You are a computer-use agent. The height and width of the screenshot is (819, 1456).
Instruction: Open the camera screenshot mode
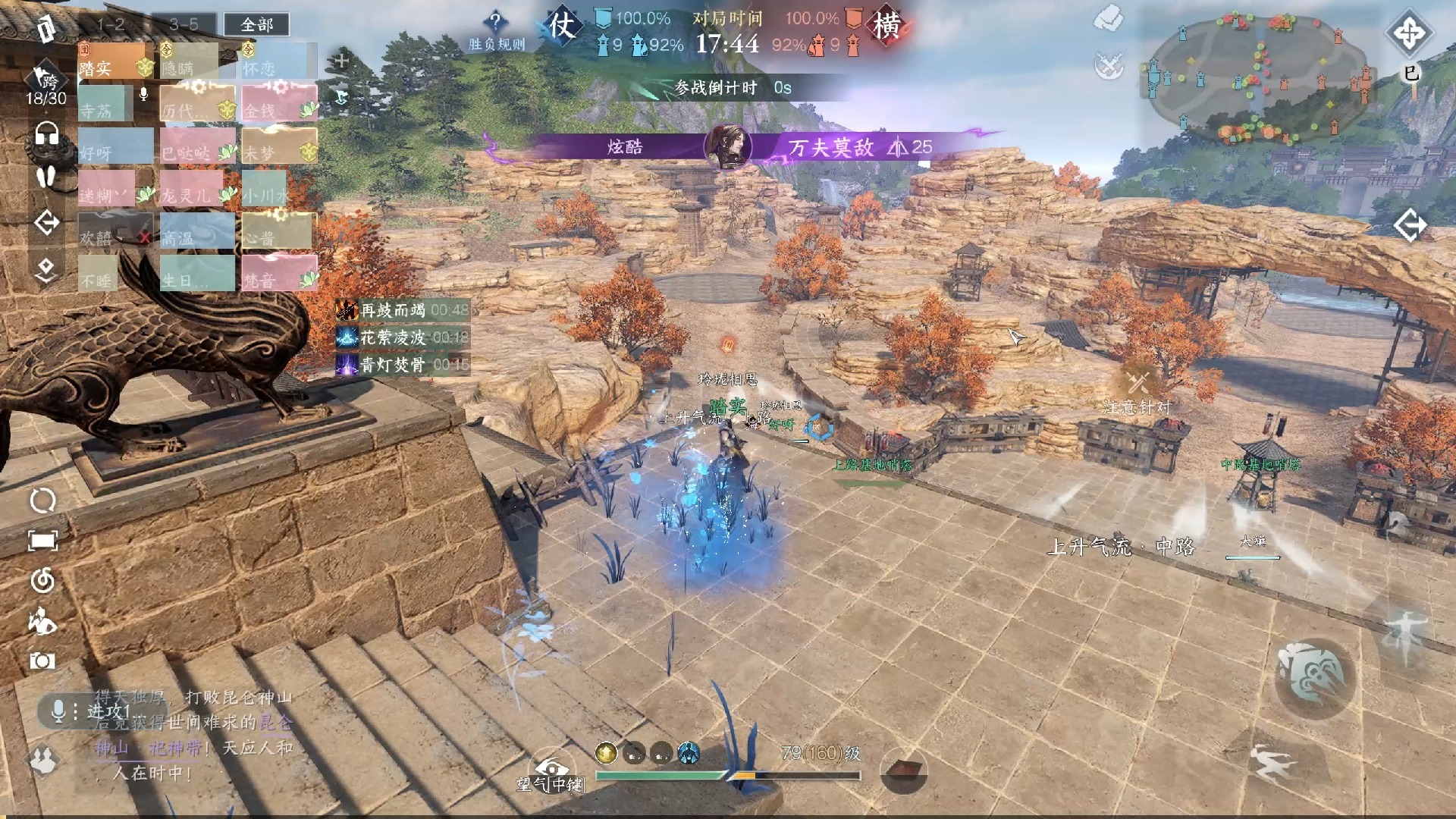click(42, 661)
